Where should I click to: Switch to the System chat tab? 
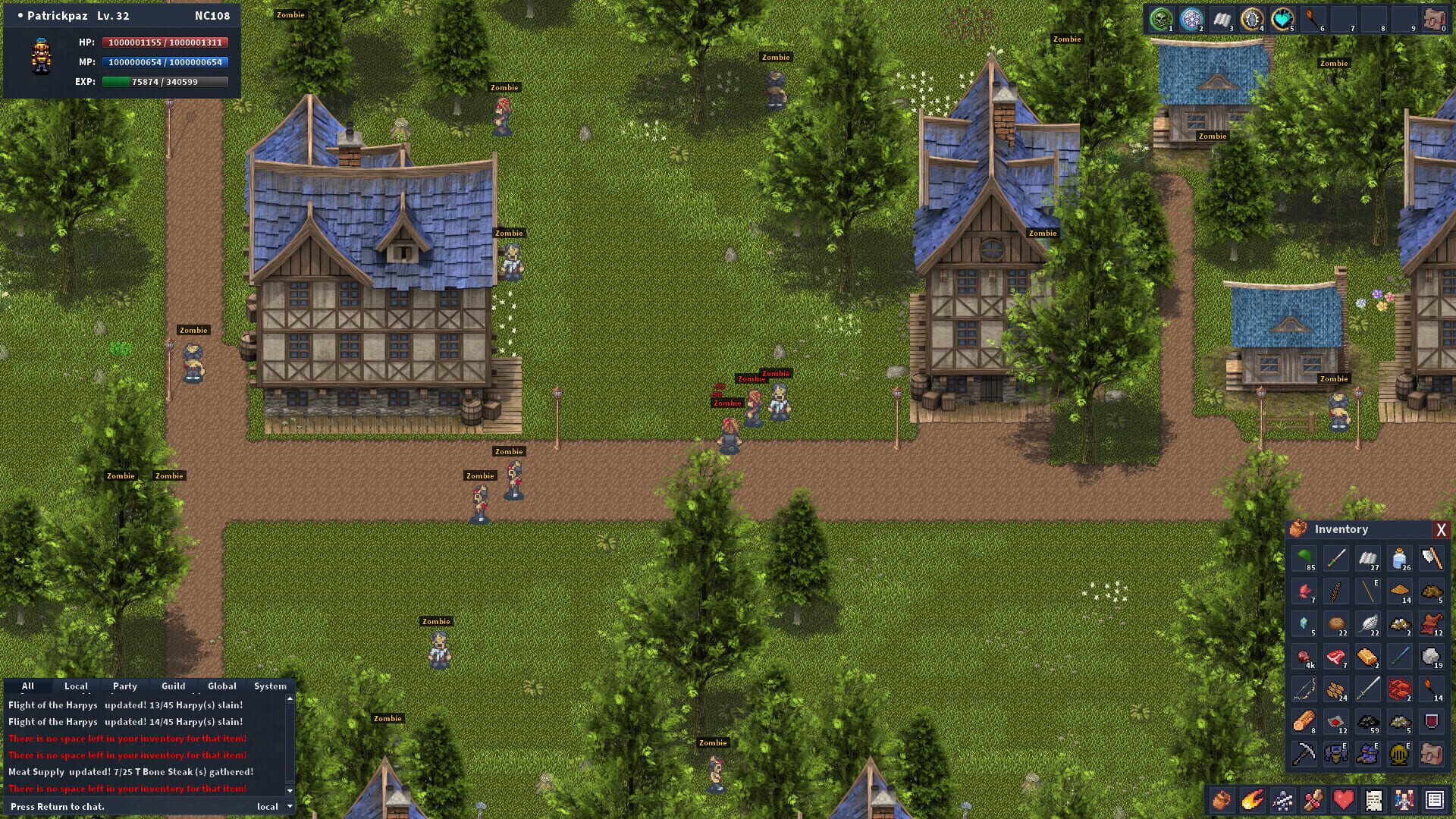270,686
